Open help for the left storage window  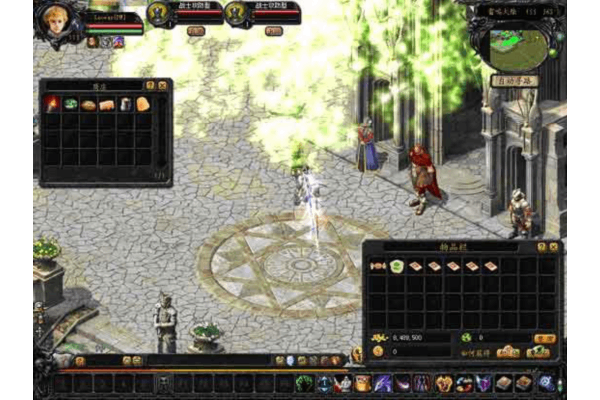coord(150,85)
